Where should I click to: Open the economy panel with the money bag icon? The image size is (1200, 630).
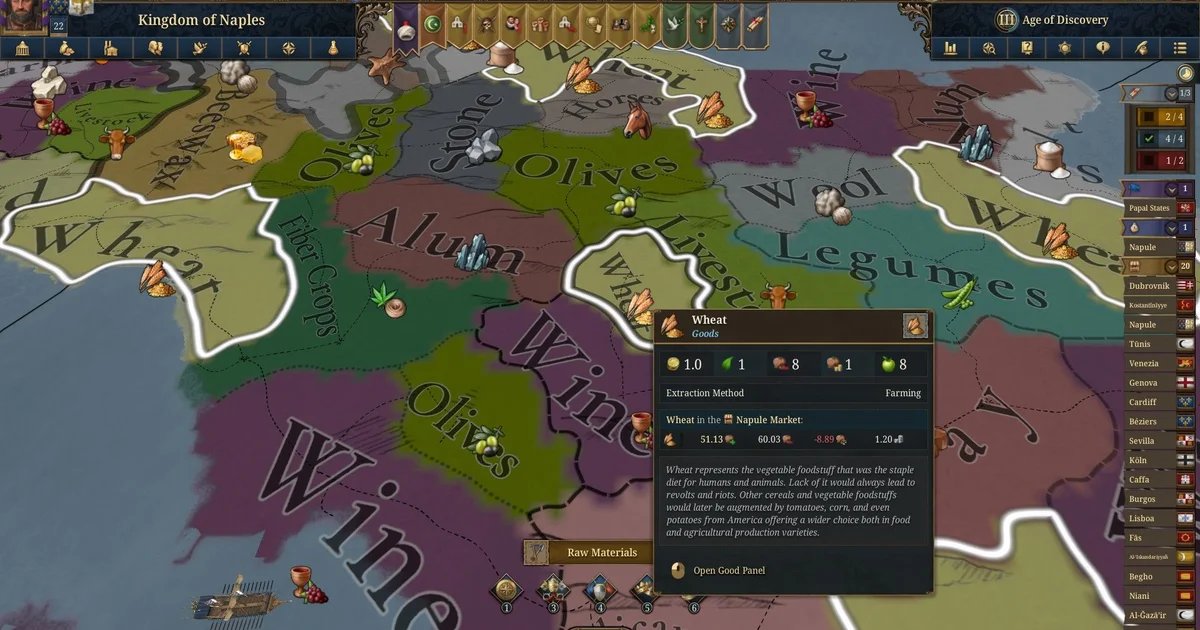(x=66, y=48)
